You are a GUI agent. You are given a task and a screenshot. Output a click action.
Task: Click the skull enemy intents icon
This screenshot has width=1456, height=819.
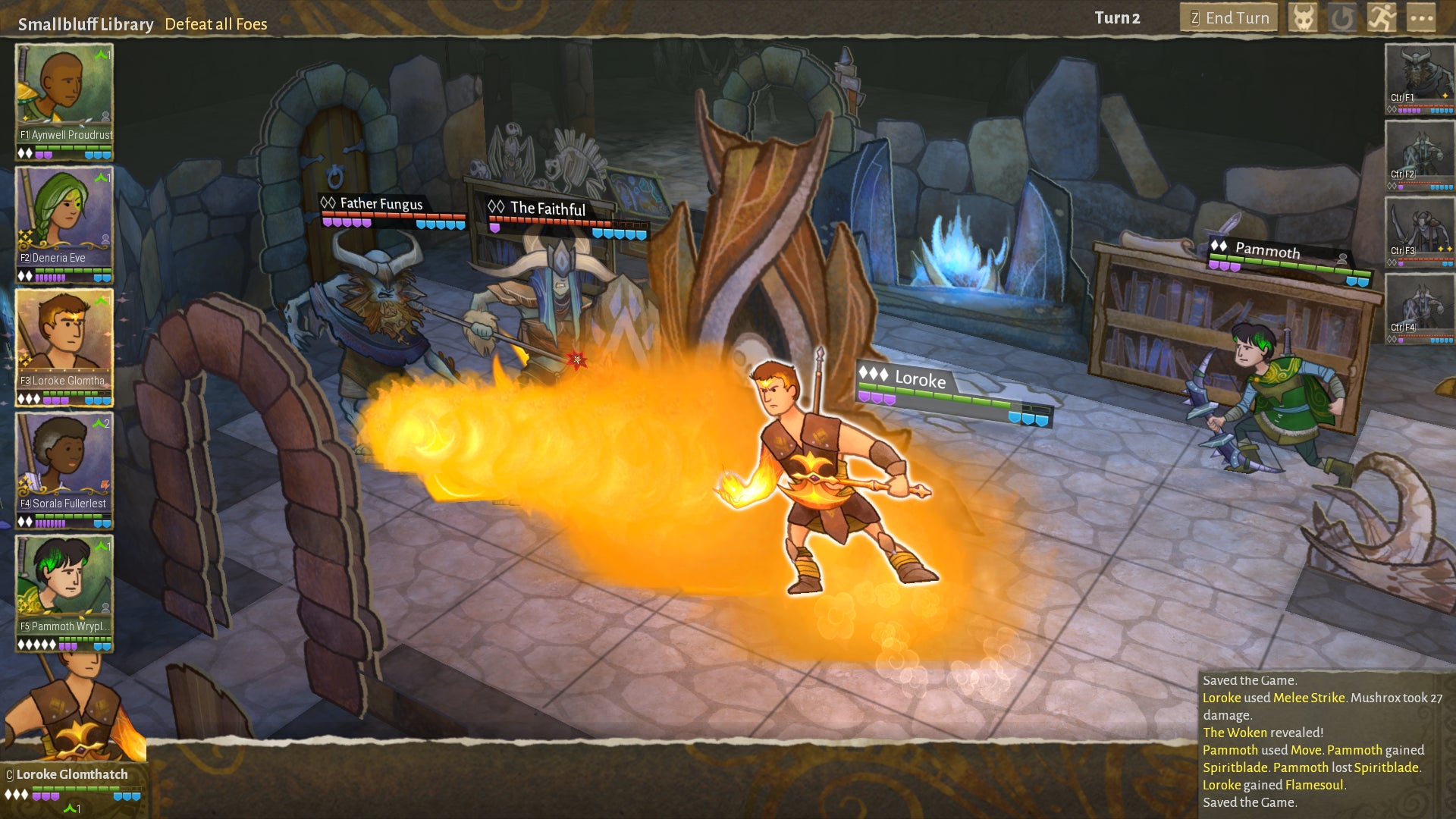point(1304,18)
